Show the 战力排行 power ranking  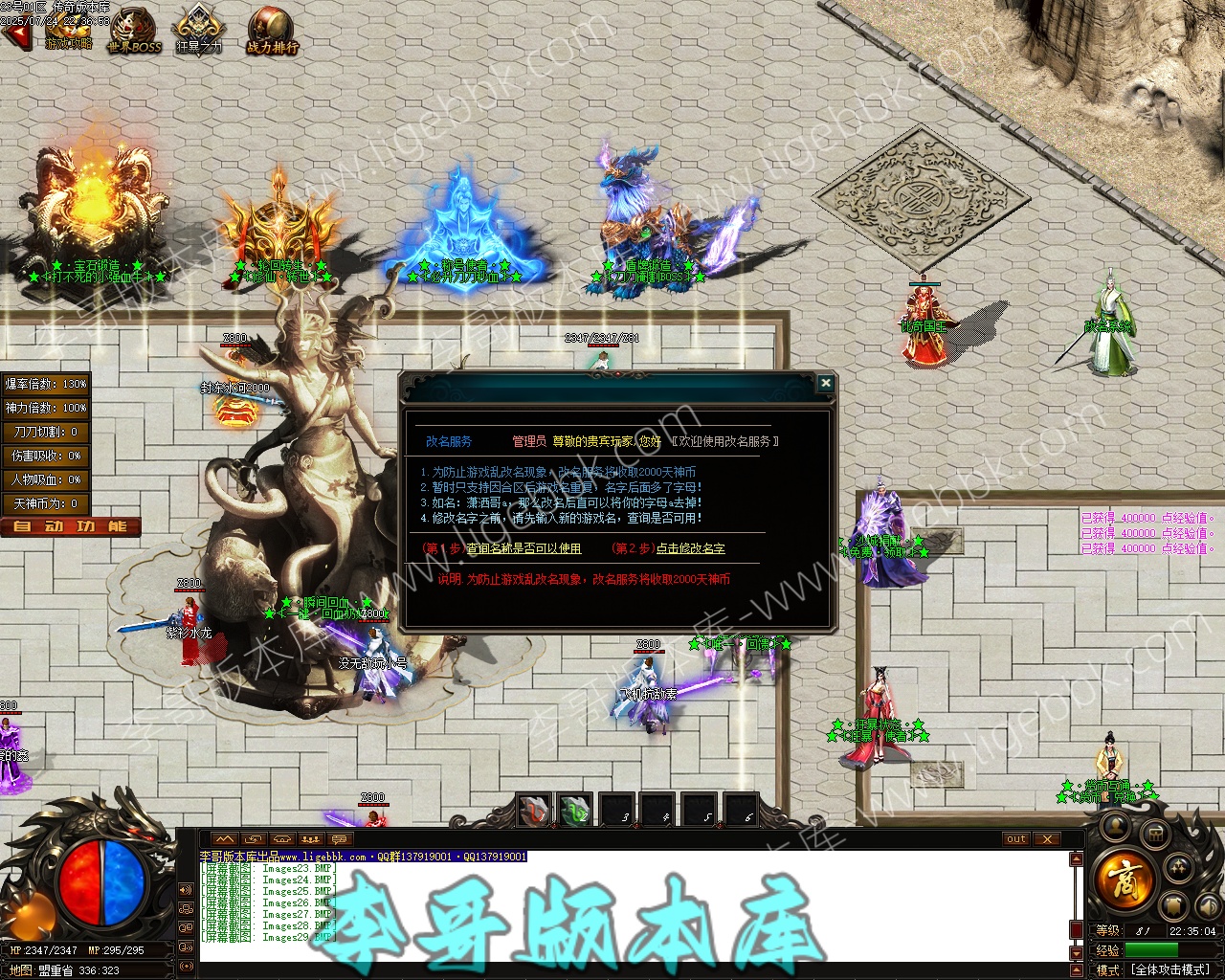click(x=272, y=29)
